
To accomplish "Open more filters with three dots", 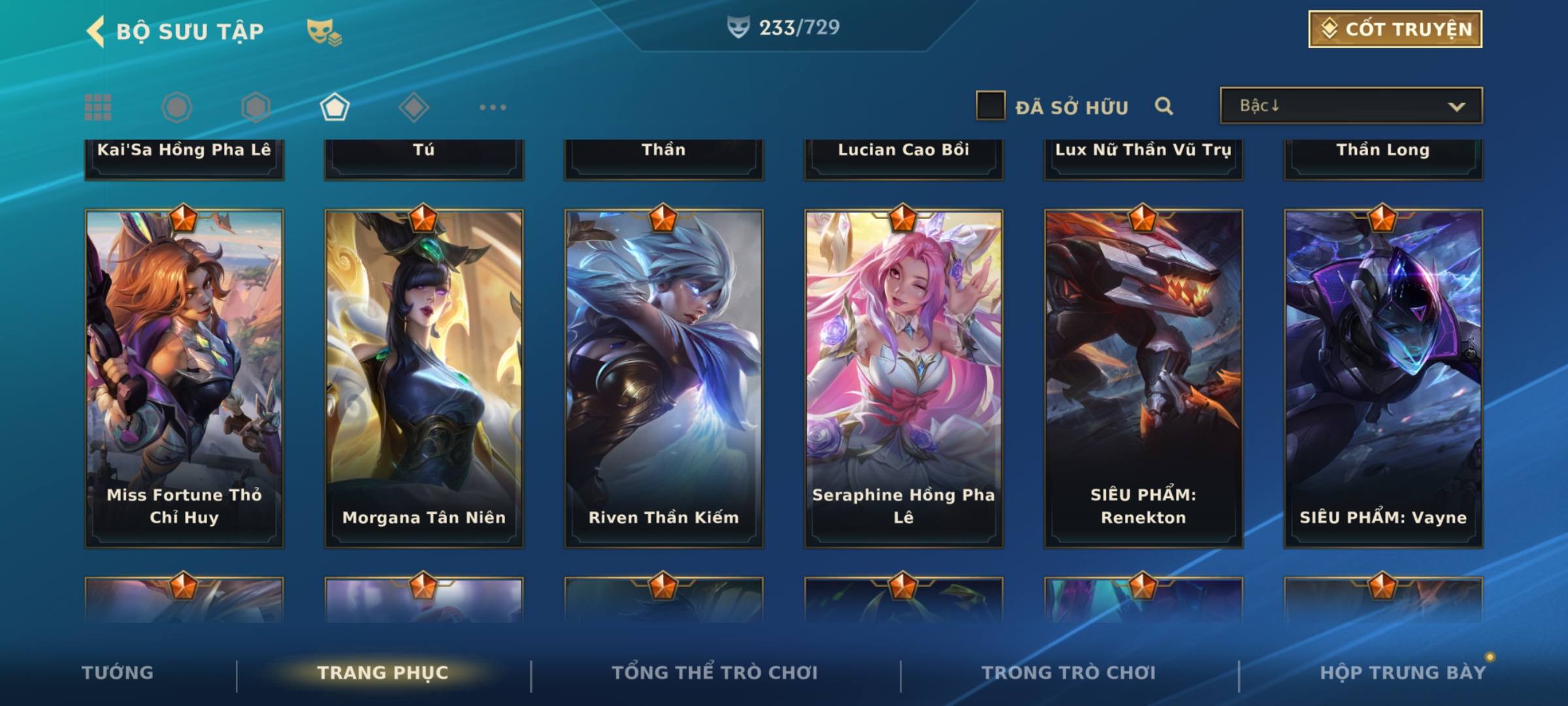I will pos(493,107).
